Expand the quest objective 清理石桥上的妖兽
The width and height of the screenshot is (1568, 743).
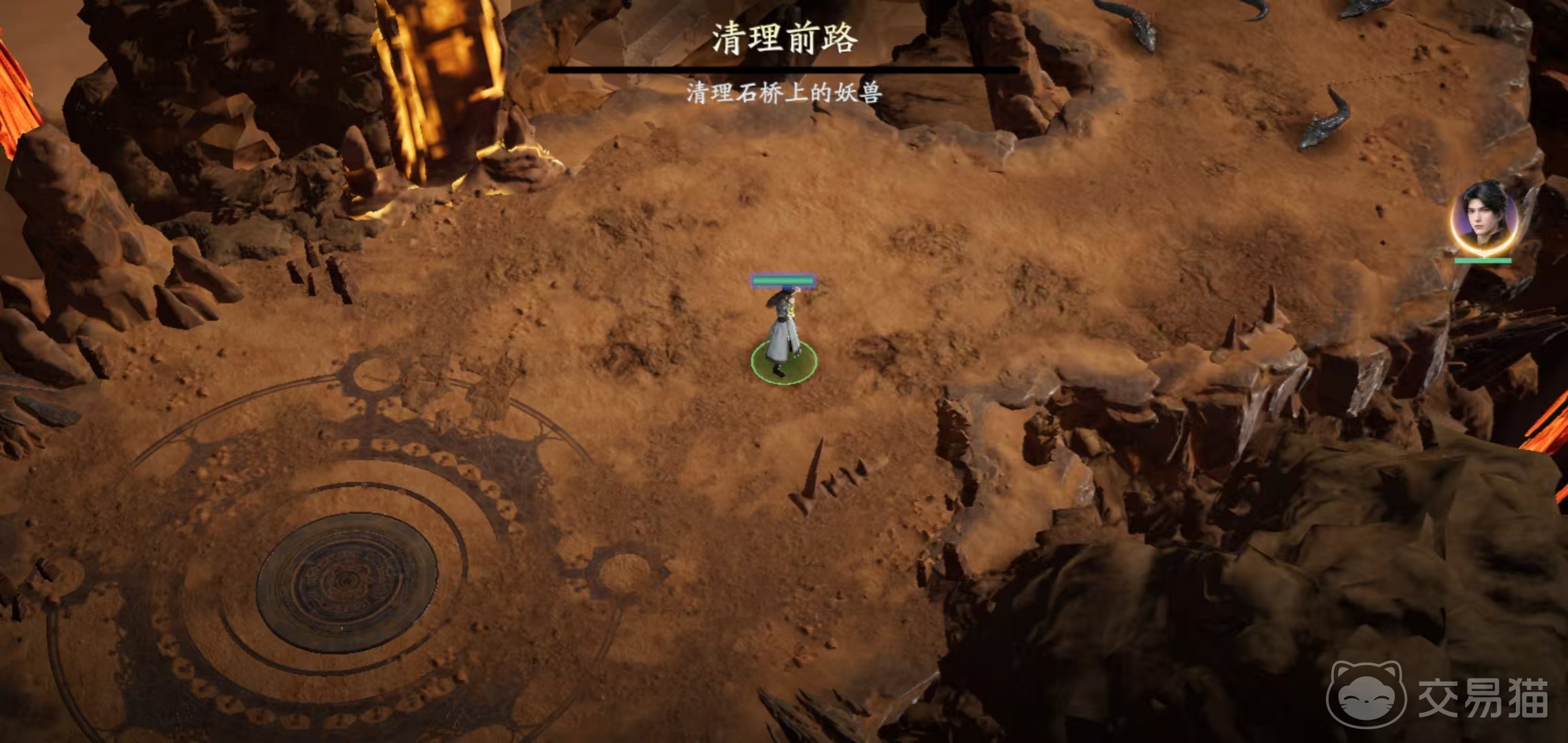(x=784, y=91)
